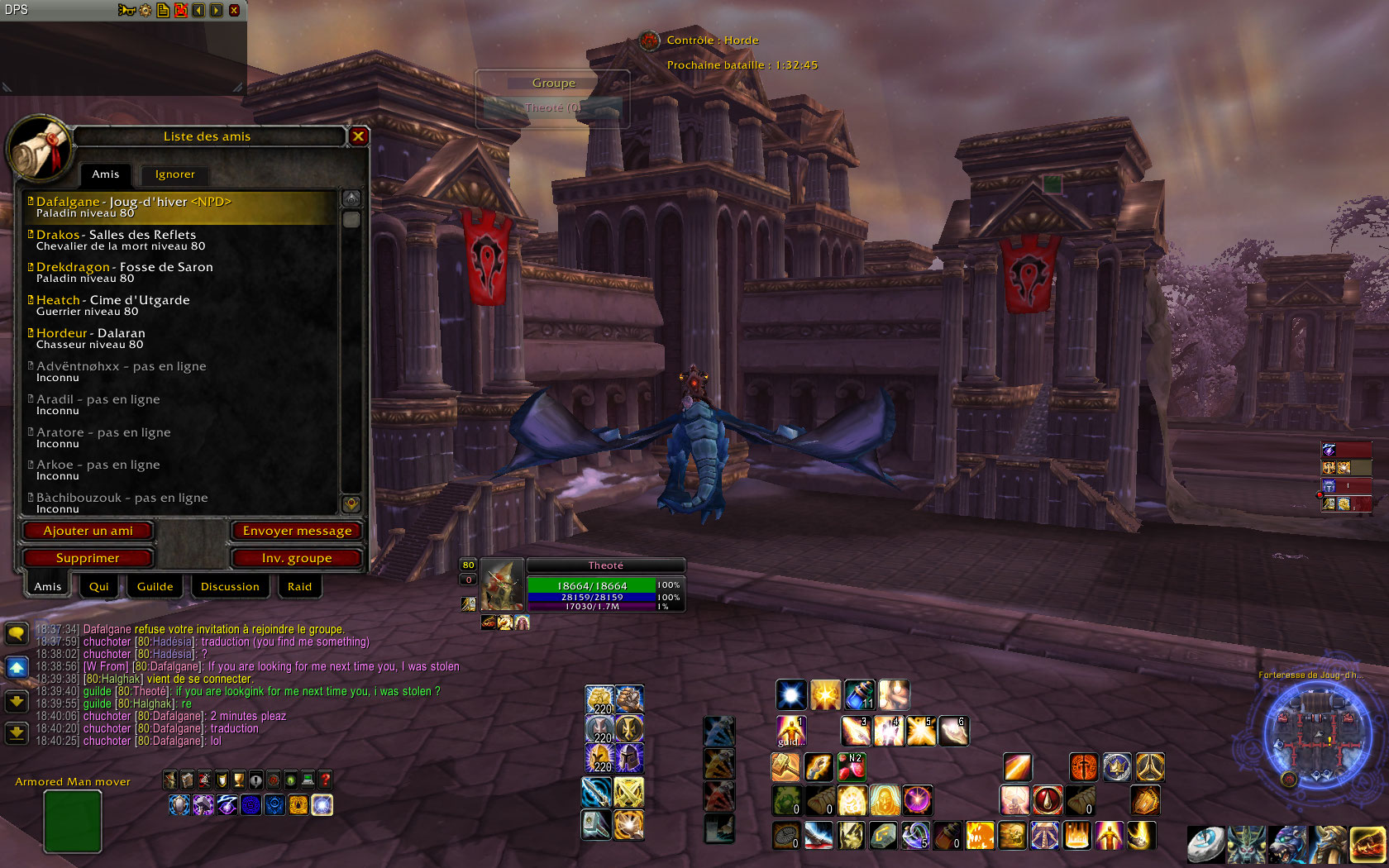
Task: Open the Raid tab
Action: pos(299,586)
